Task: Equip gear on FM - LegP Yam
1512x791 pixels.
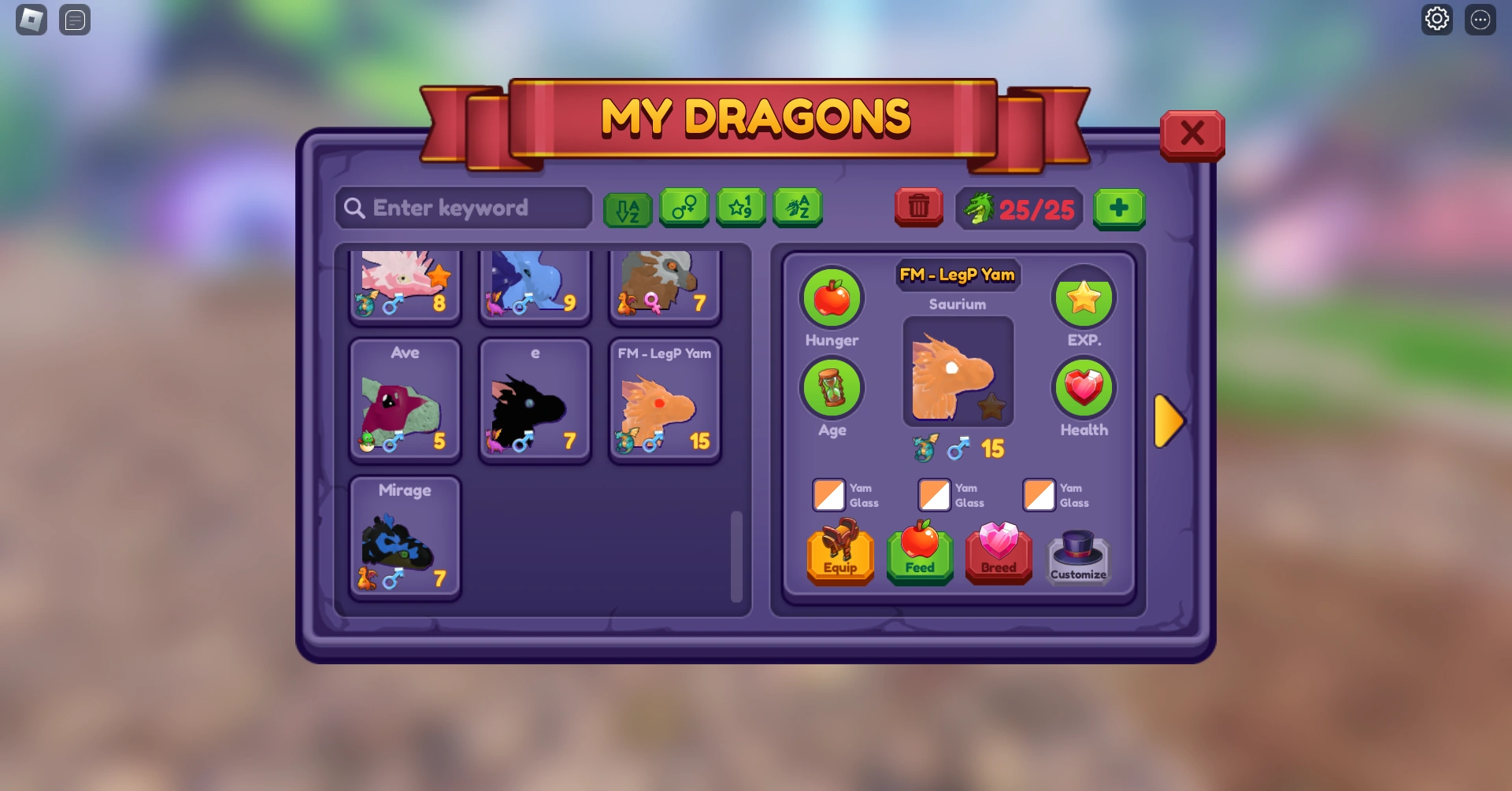Action: 839,556
